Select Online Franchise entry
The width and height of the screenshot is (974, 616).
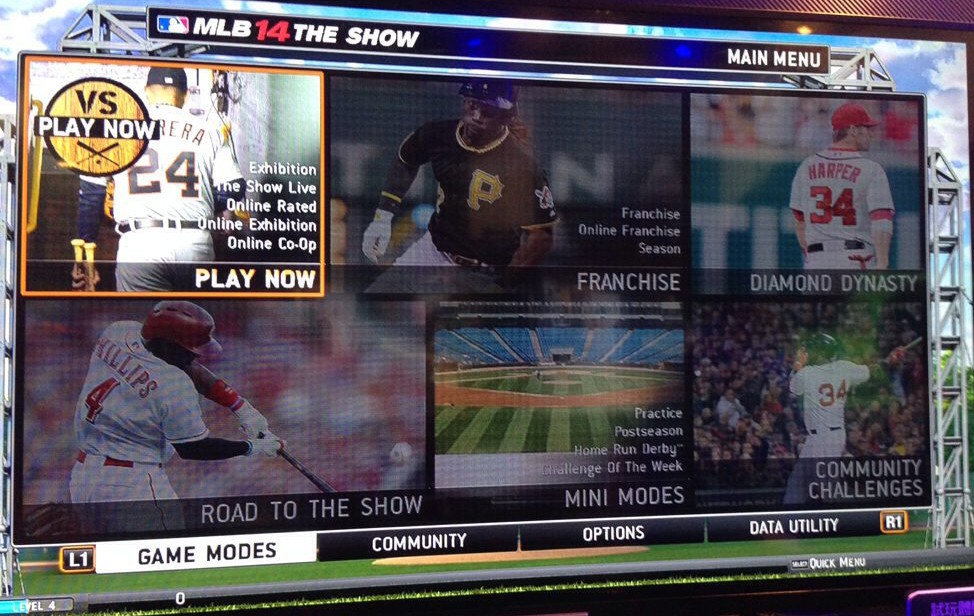(x=629, y=231)
